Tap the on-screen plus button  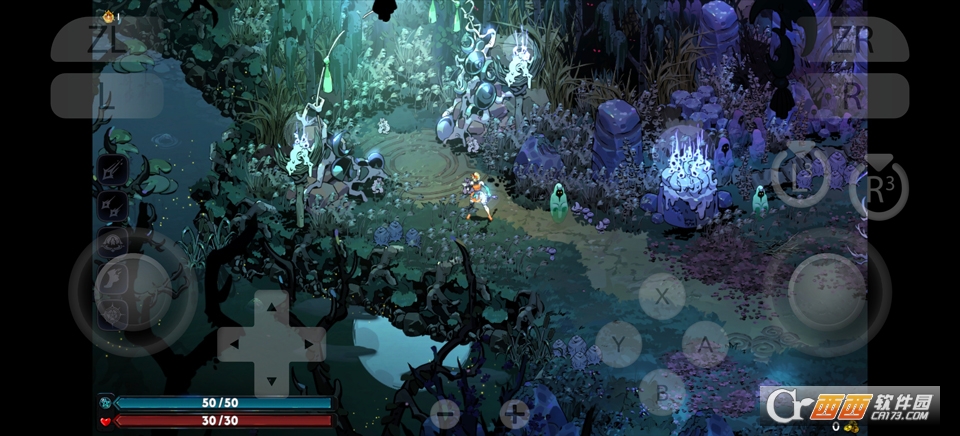click(x=515, y=412)
